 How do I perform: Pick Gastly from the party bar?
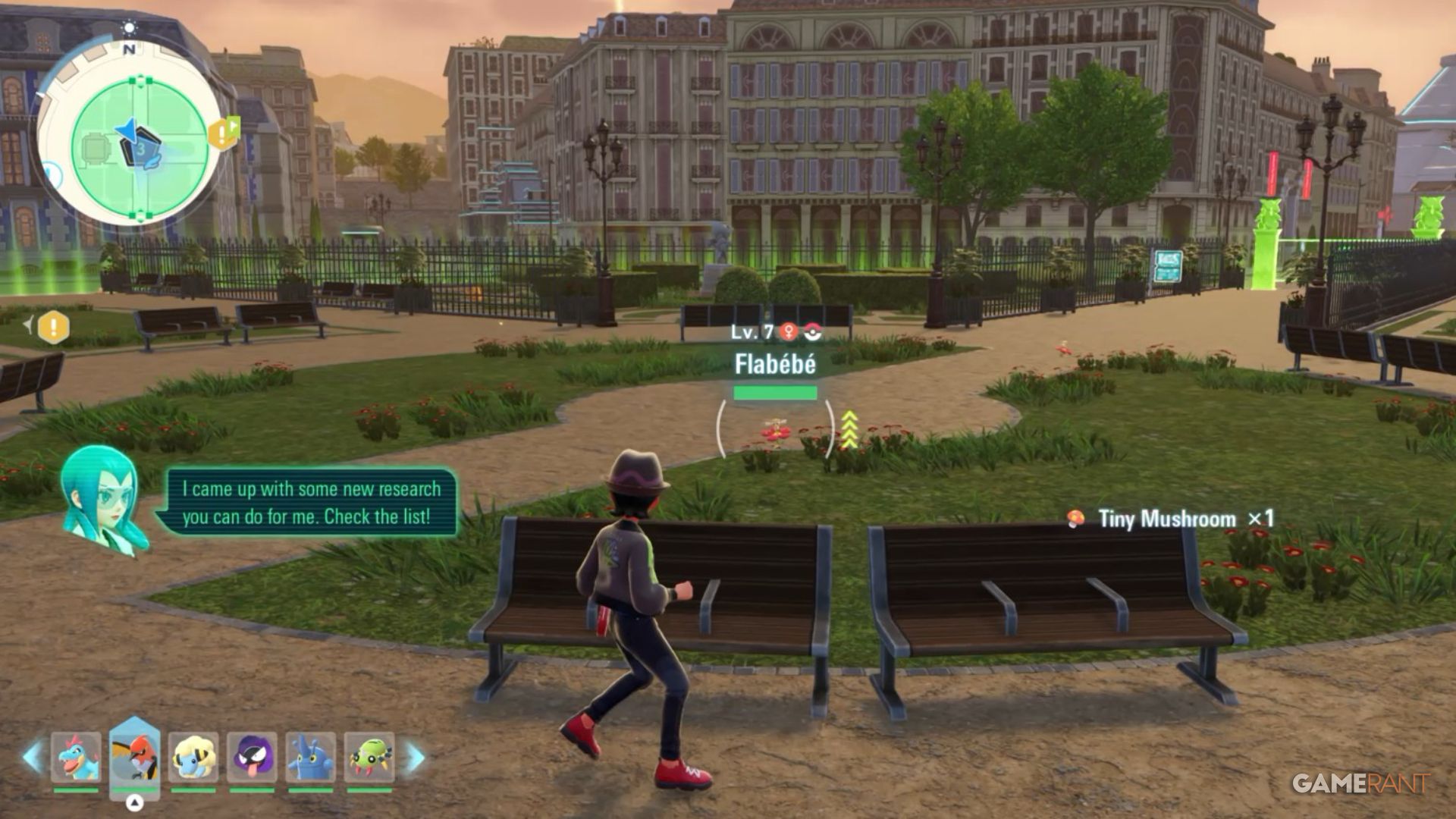coord(252,757)
